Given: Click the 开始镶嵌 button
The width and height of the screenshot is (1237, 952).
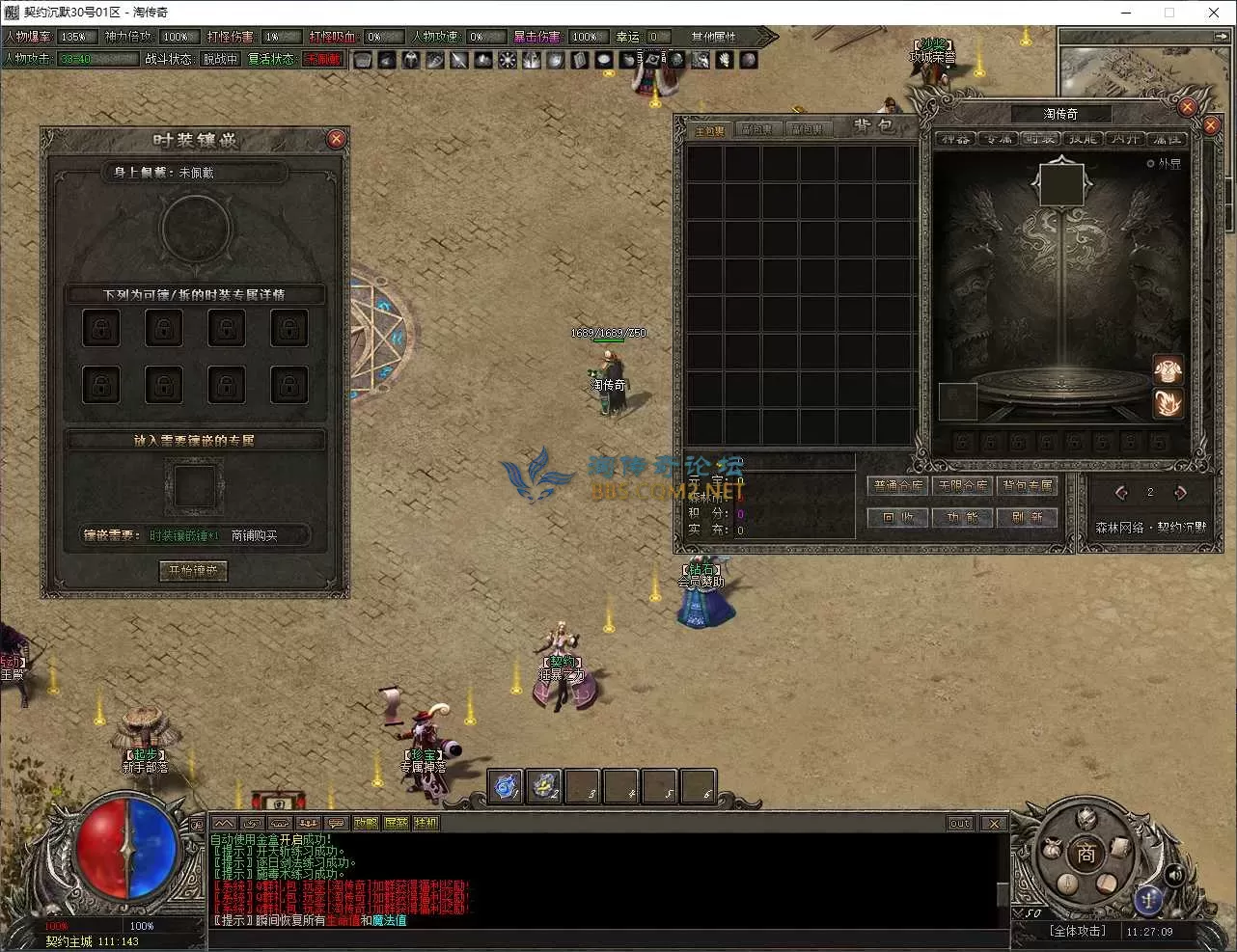Looking at the screenshot, I should tap(193, 571).
